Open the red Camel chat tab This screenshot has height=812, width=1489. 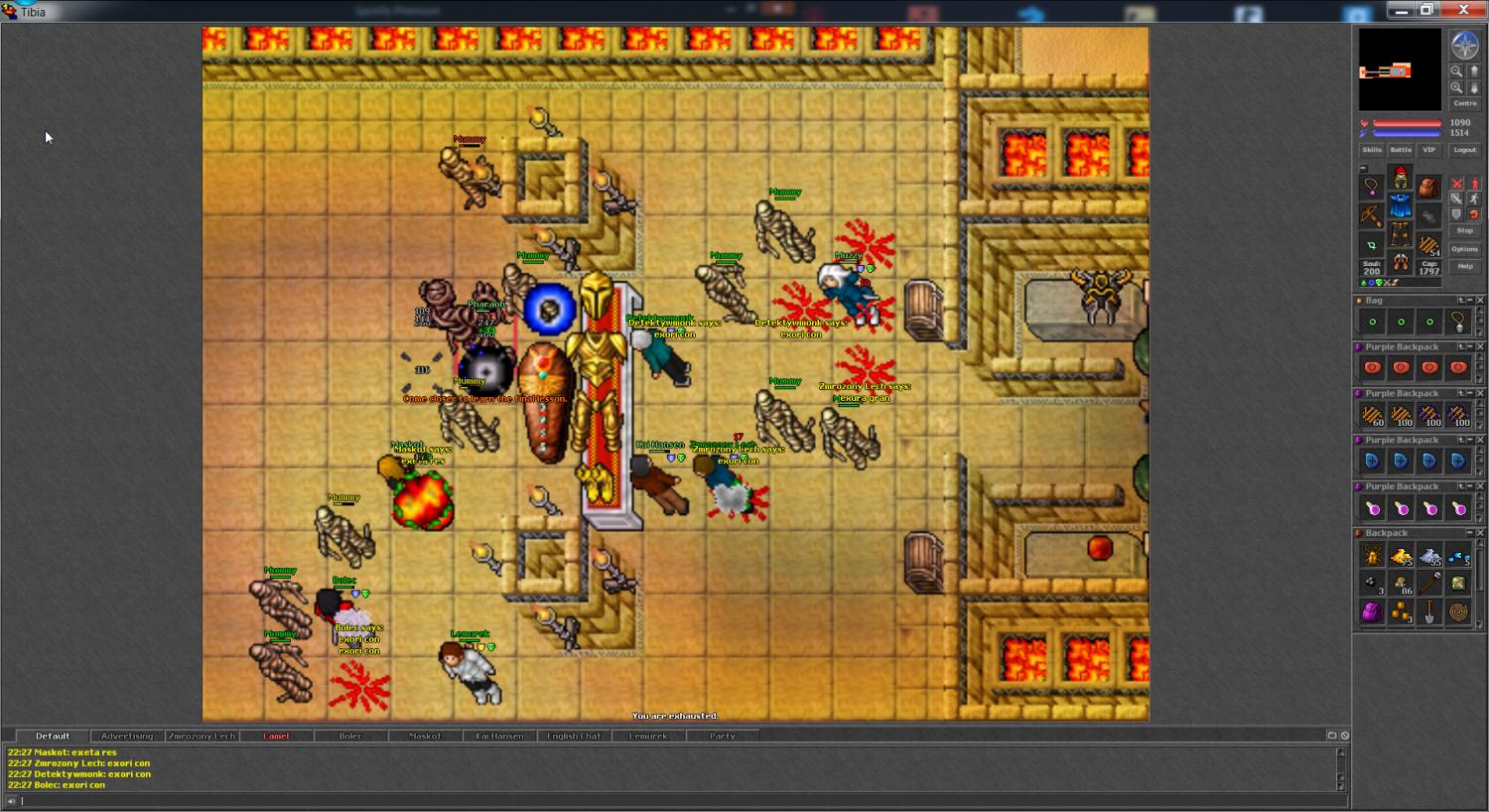pyautogui.click(x=276, y=737)
